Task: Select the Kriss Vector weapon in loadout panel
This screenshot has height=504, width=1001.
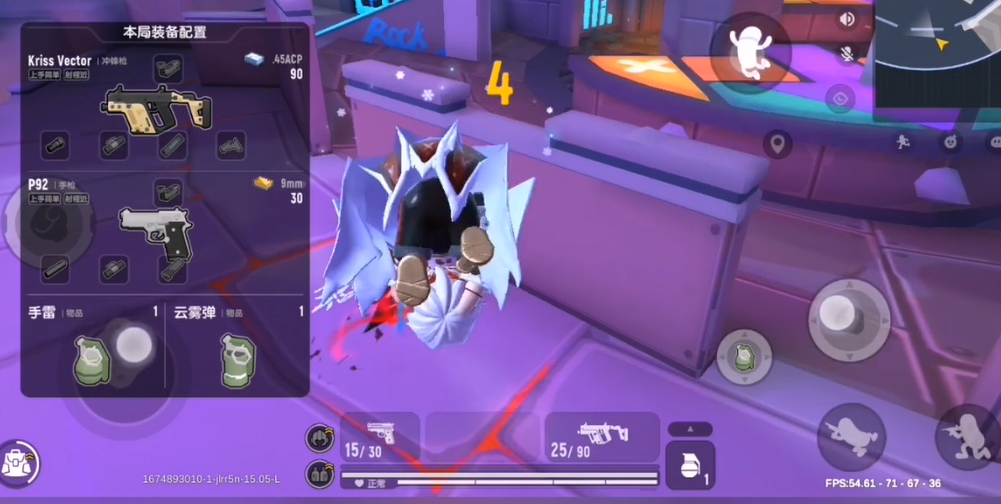Action: pyautogui.click(x=157, y=107)
